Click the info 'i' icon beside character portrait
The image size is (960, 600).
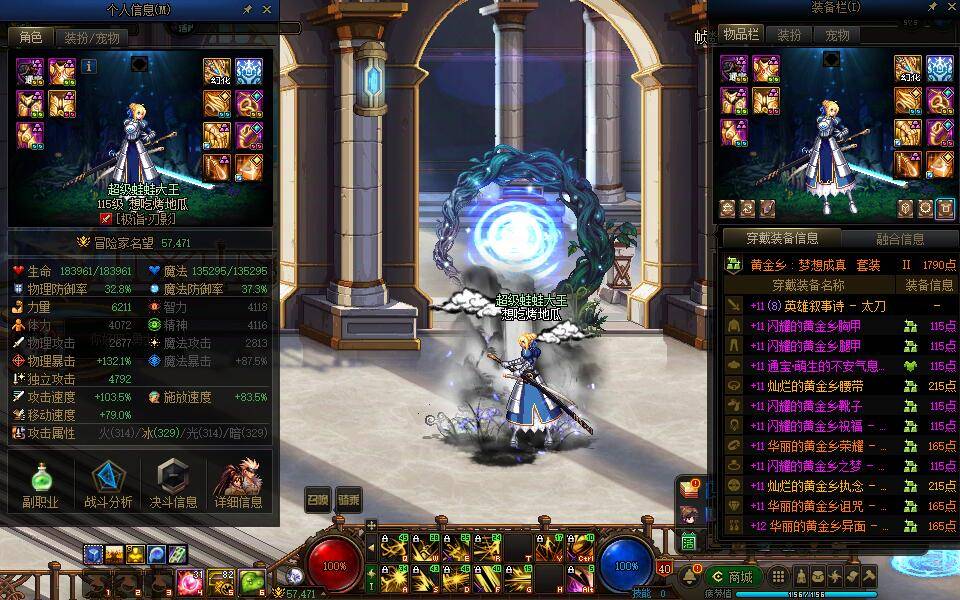(x=89, y=66)
